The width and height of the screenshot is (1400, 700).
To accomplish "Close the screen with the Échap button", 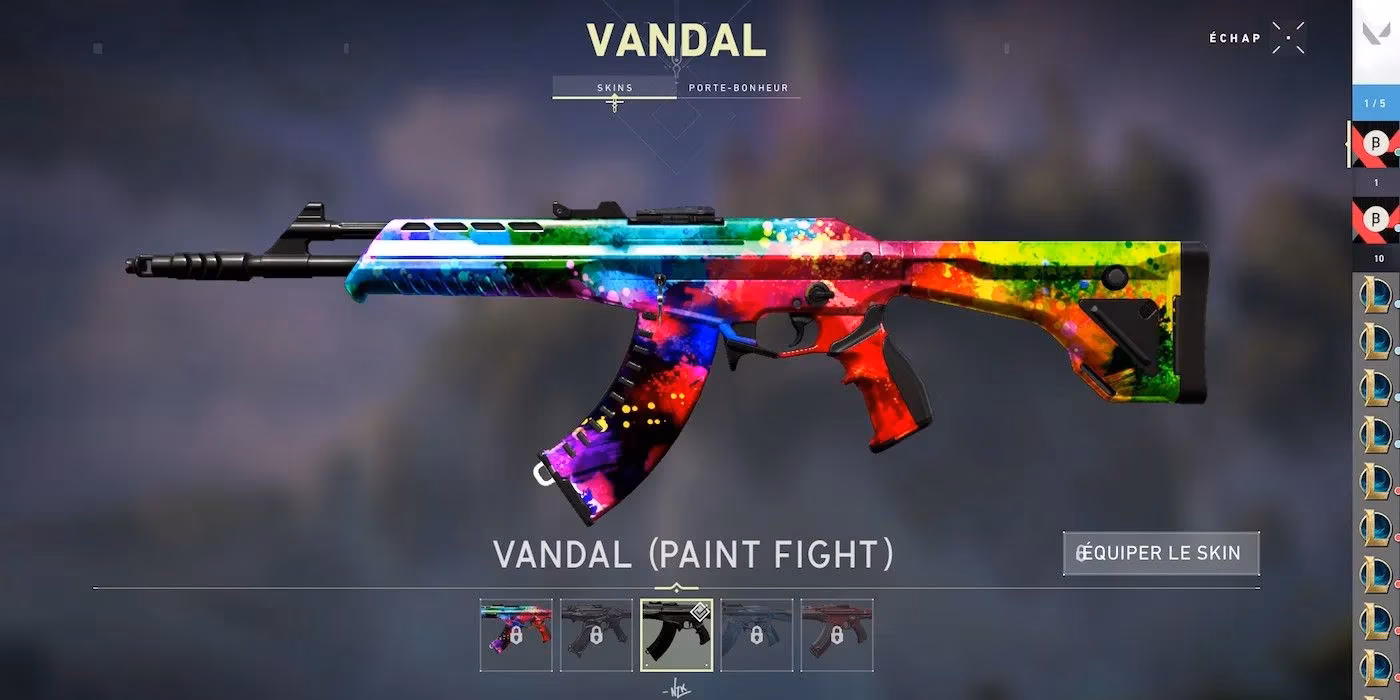I will point(1288,38).
